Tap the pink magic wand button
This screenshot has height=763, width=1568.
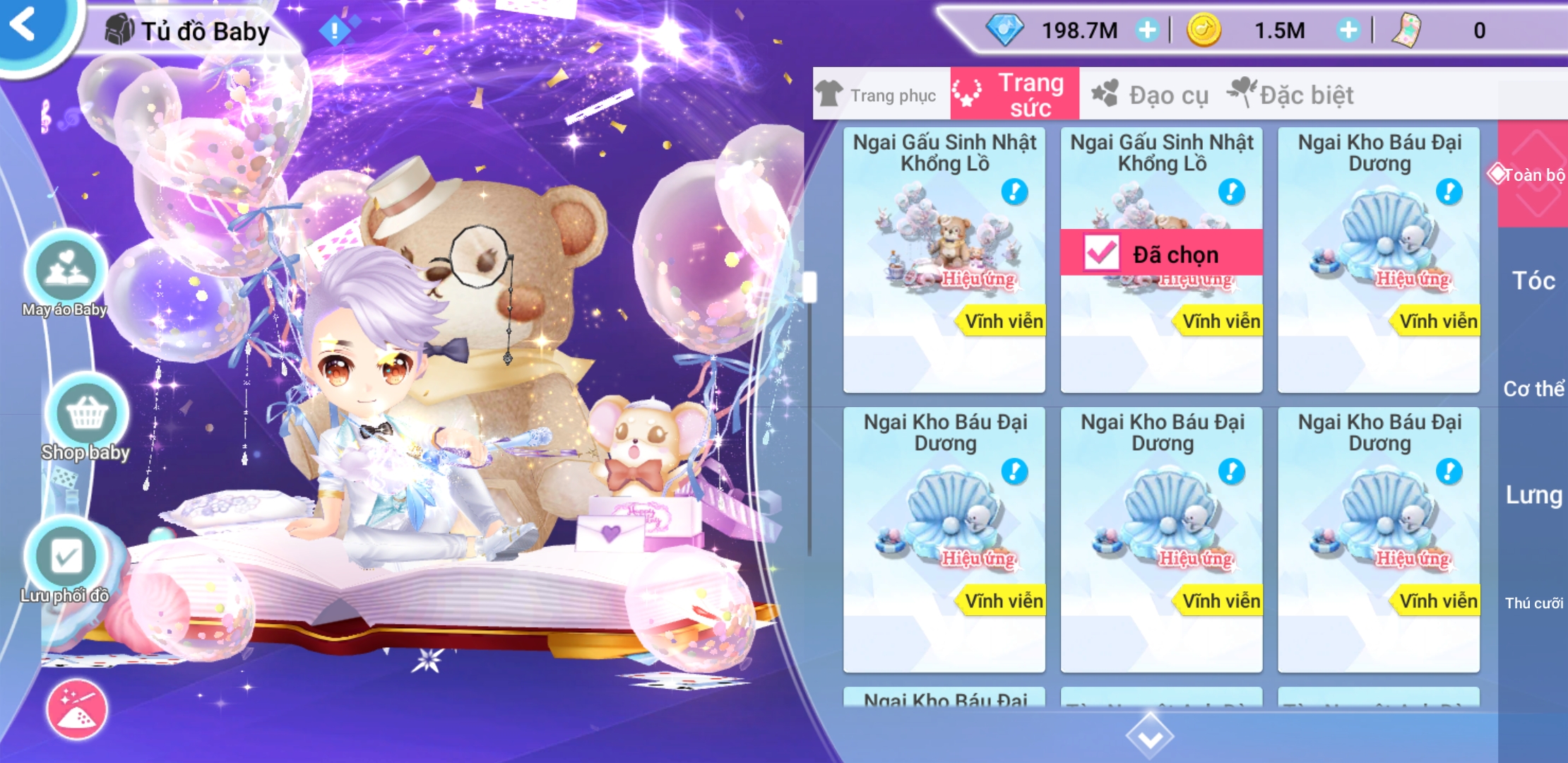(x=77, y=709)
